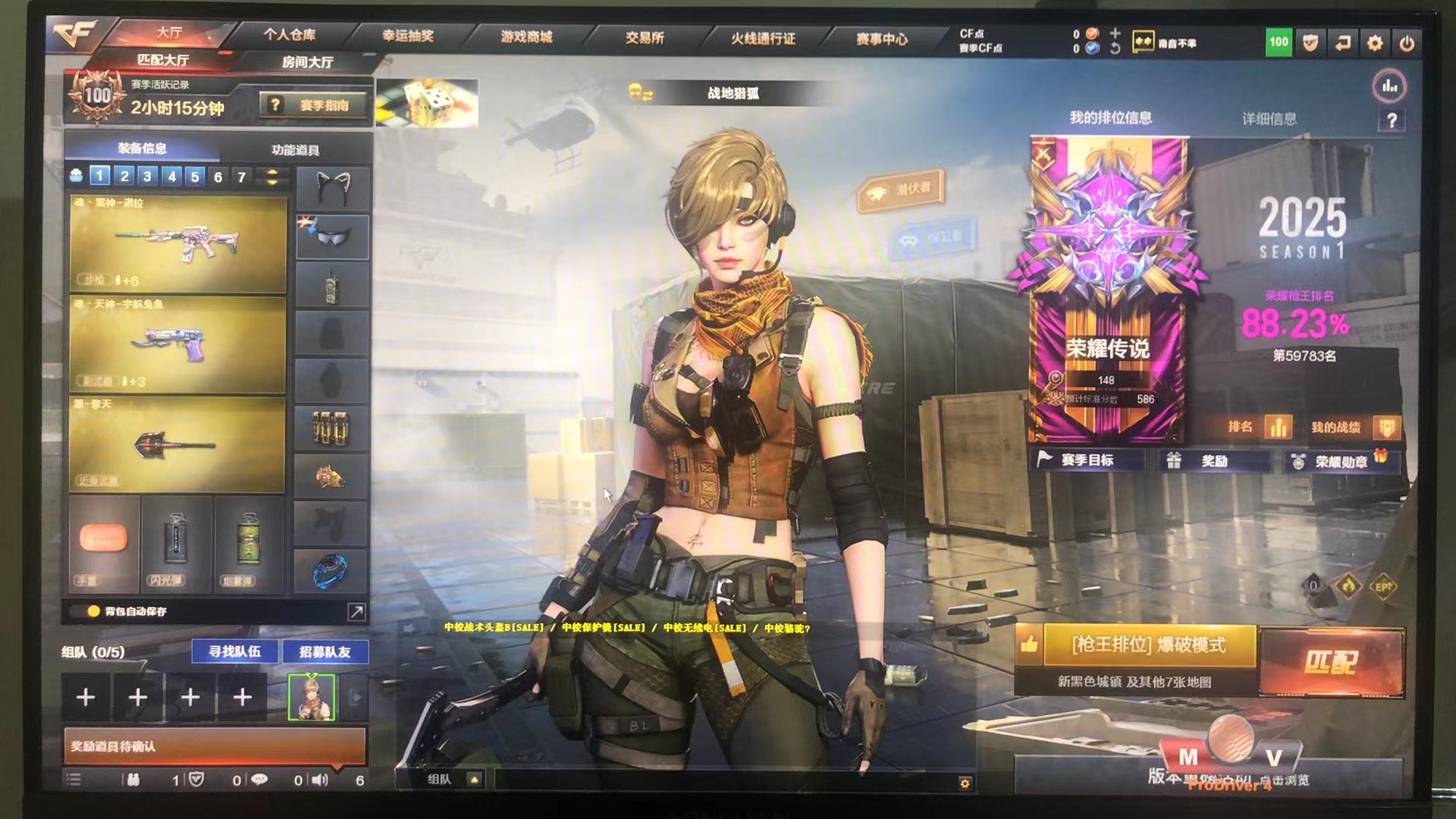Switch to 房间大厅 tab
The width and height of the screenshot is (1456, 819).
pyautogui.click(x=307, y=62)
